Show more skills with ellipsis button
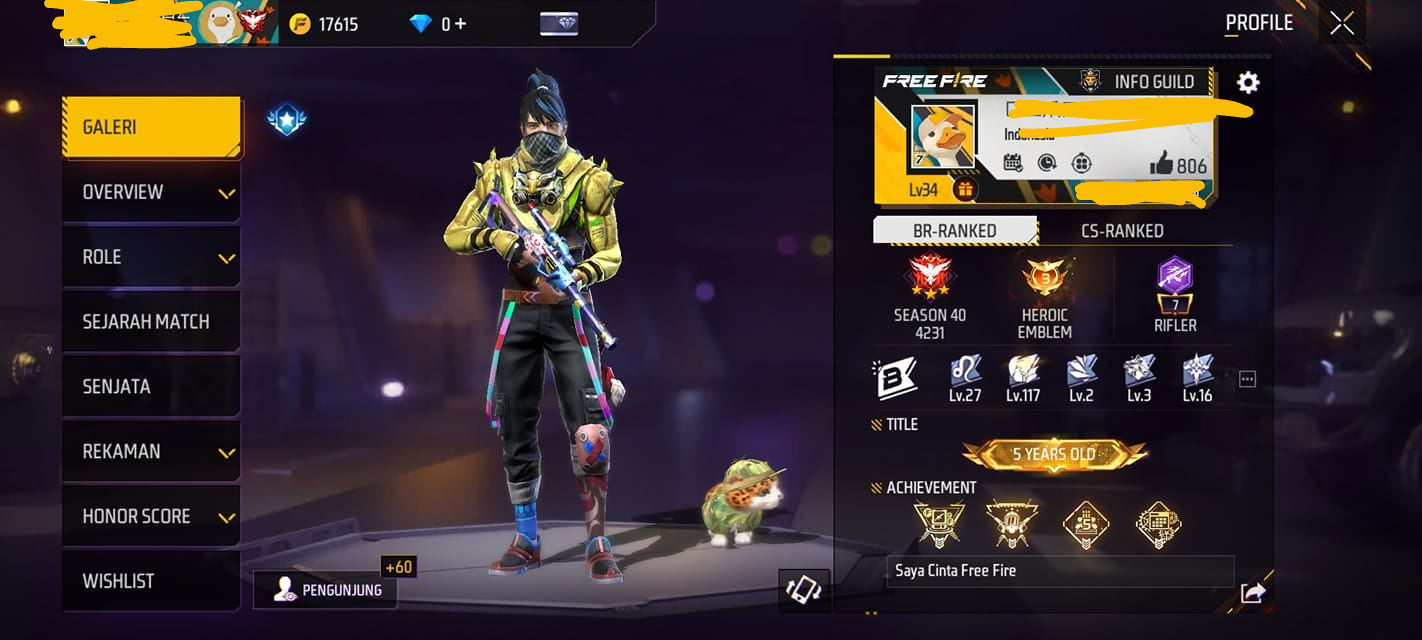 tap(1247, 379)
